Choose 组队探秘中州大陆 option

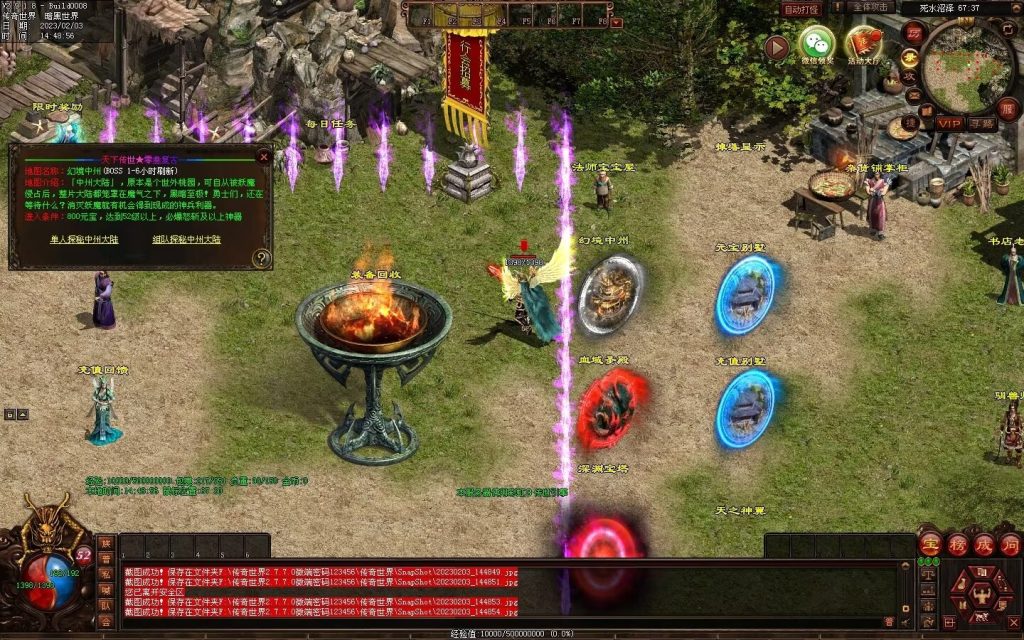click(186, 240)
